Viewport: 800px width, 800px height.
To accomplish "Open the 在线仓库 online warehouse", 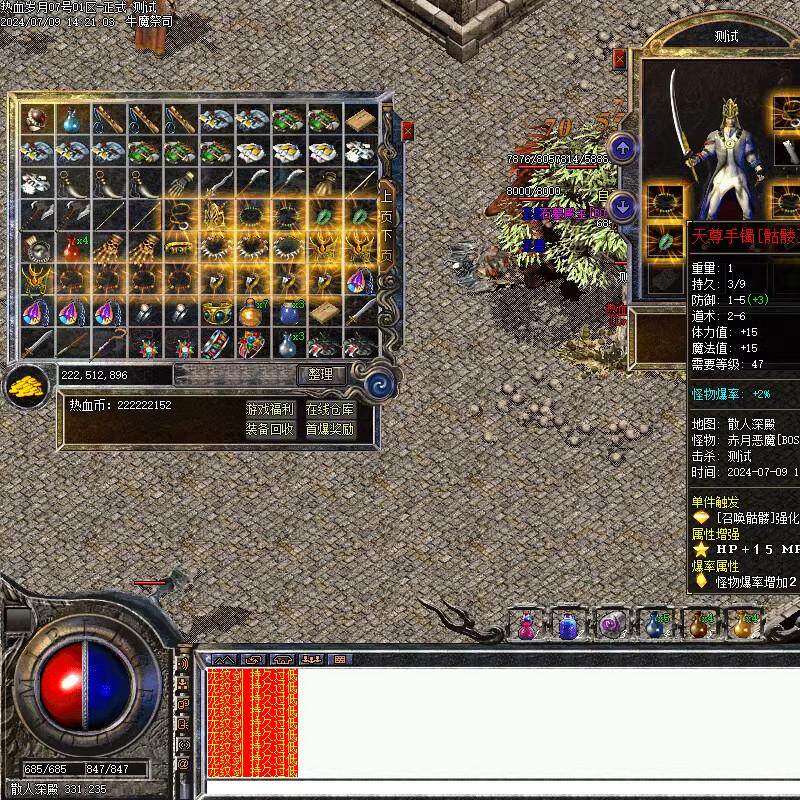I will pos(329,409).
